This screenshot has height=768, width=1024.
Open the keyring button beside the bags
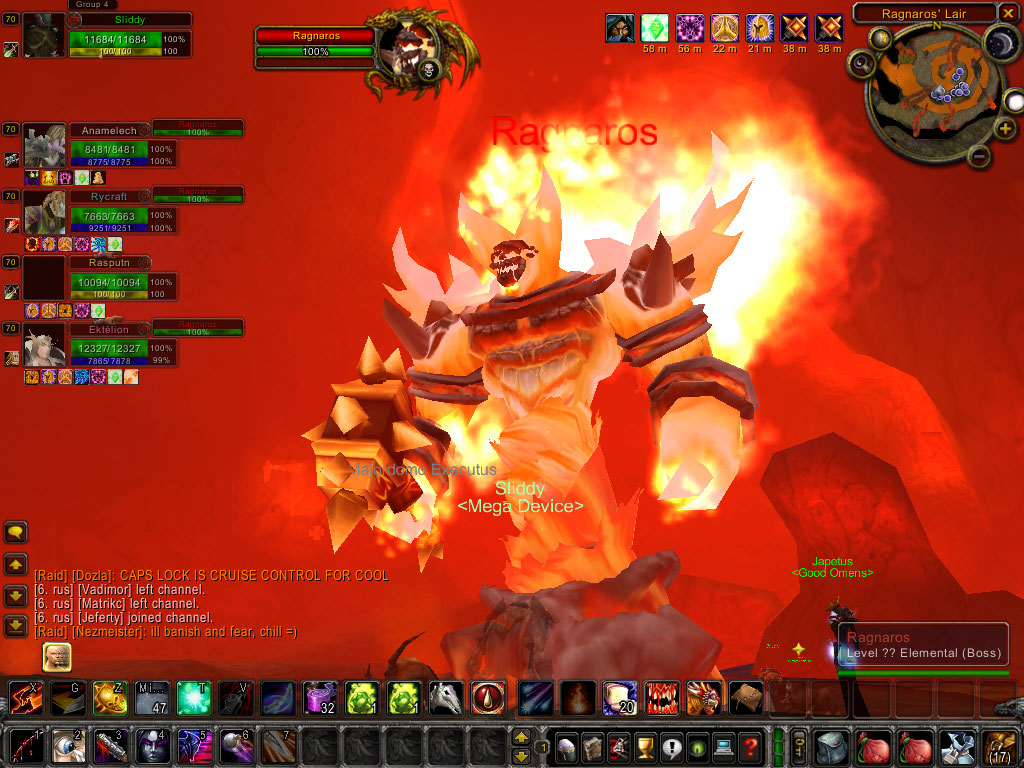(799, 746)
